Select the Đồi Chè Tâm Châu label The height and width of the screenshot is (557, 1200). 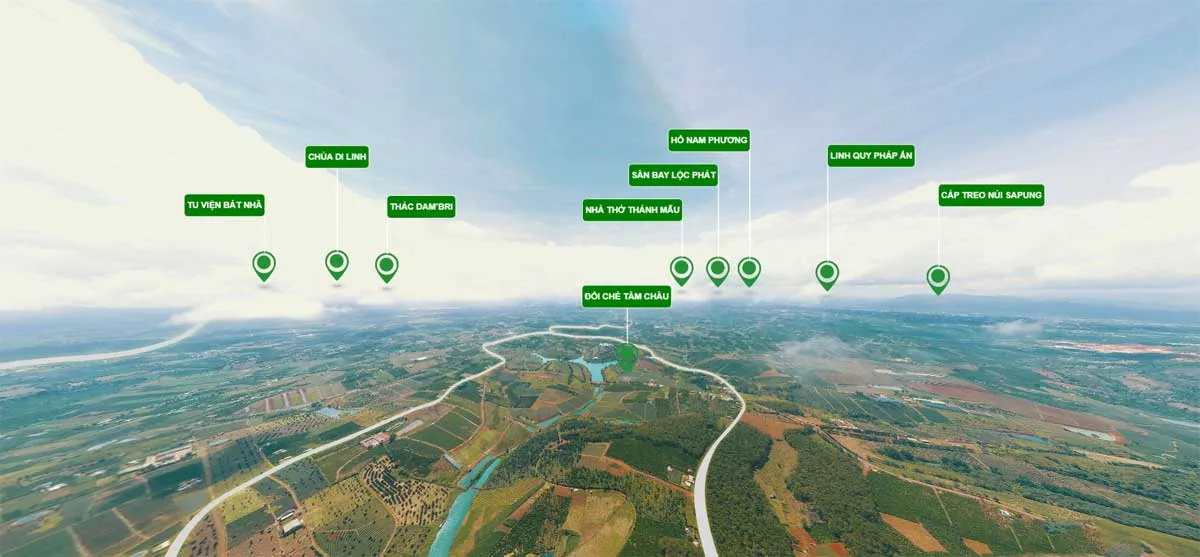point(627,296)
